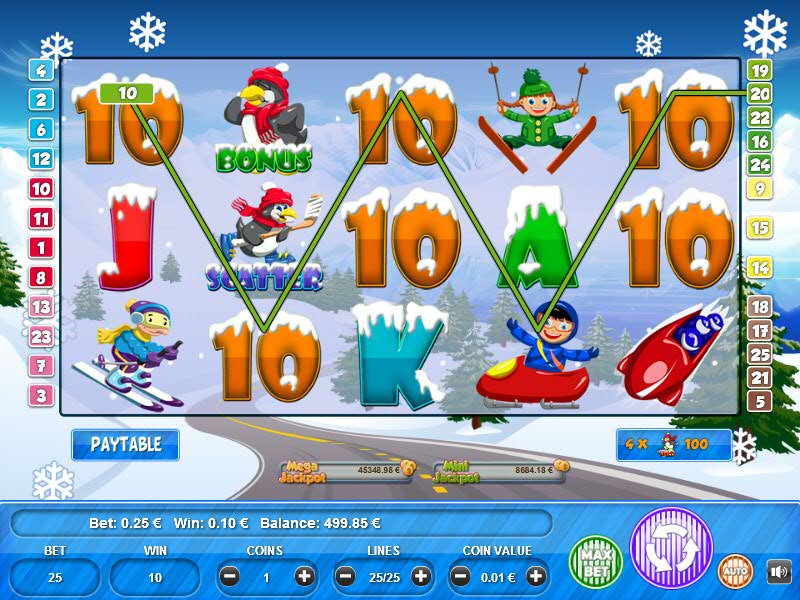Add more paylines
Image resolution: width=800 pixels, height=600 pixels.
click(420, 576)
